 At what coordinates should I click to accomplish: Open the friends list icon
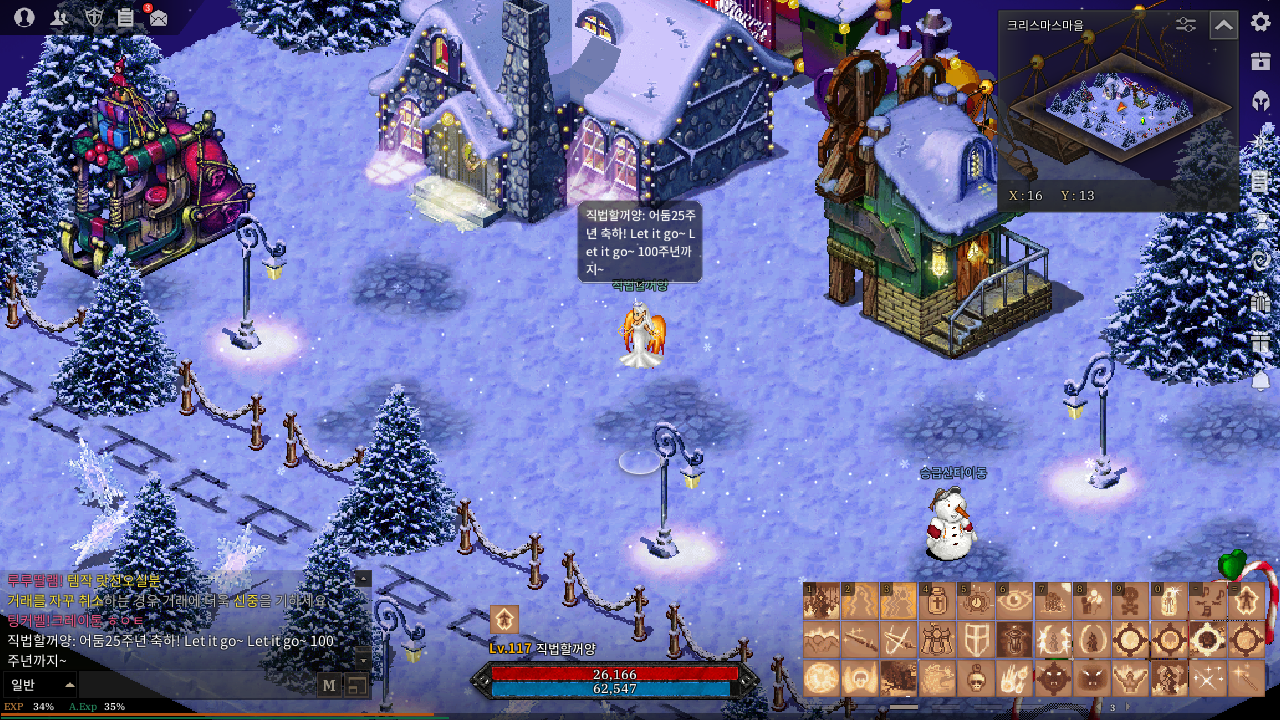[x=59, y=17]
